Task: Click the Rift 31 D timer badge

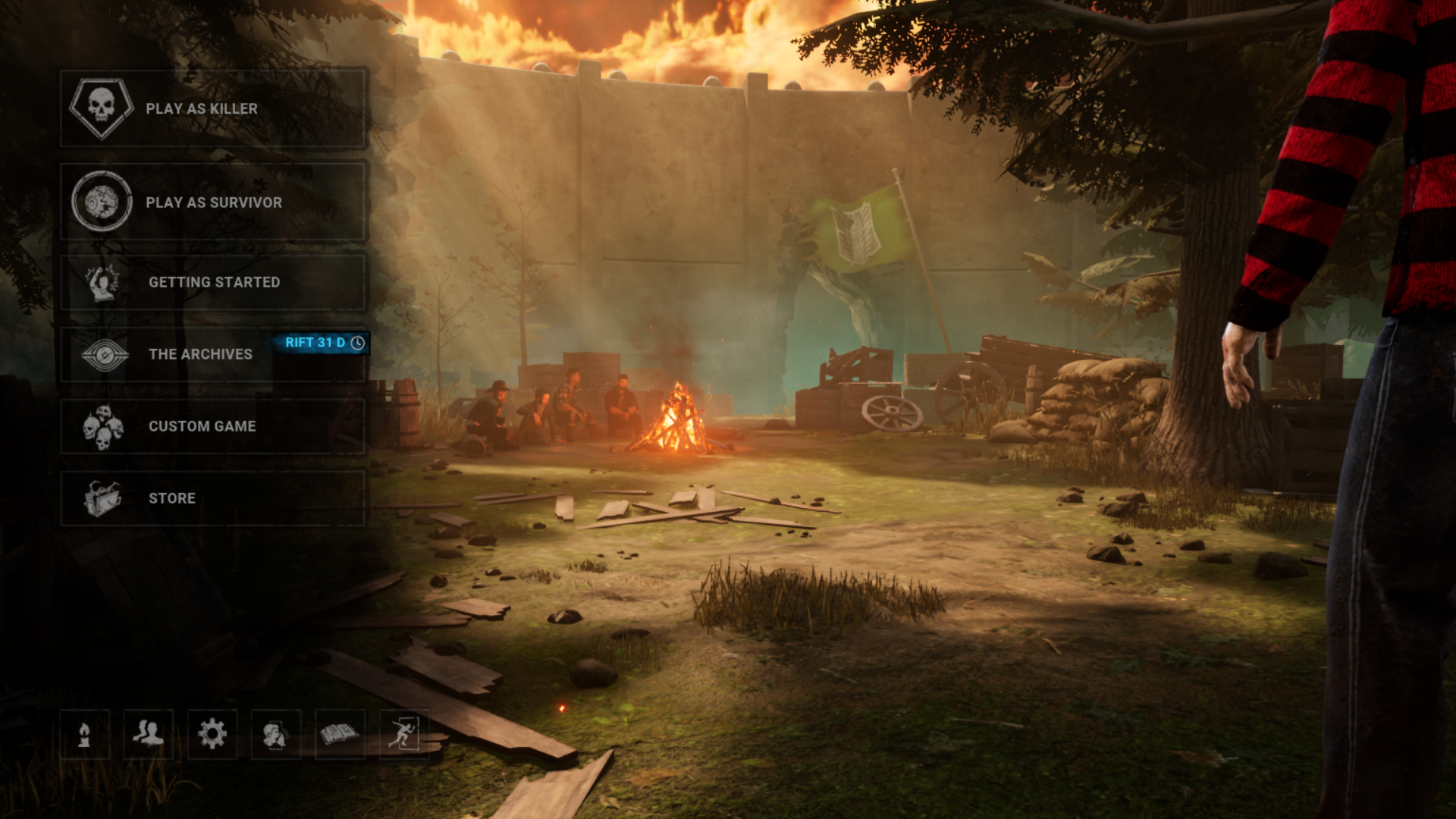Action: click(x=325, y=343)
